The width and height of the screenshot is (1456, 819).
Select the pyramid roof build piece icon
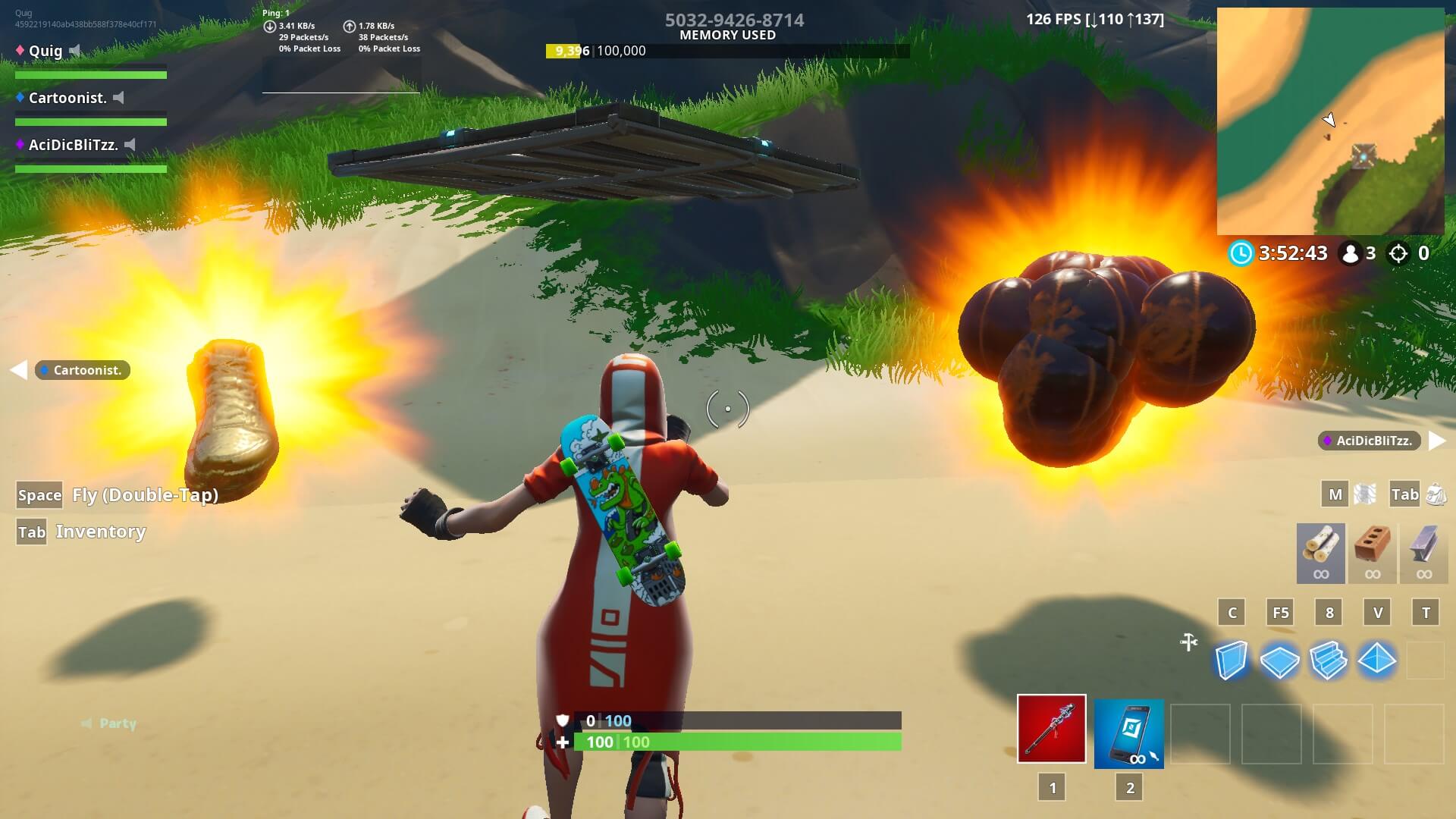coord(1377,661)
